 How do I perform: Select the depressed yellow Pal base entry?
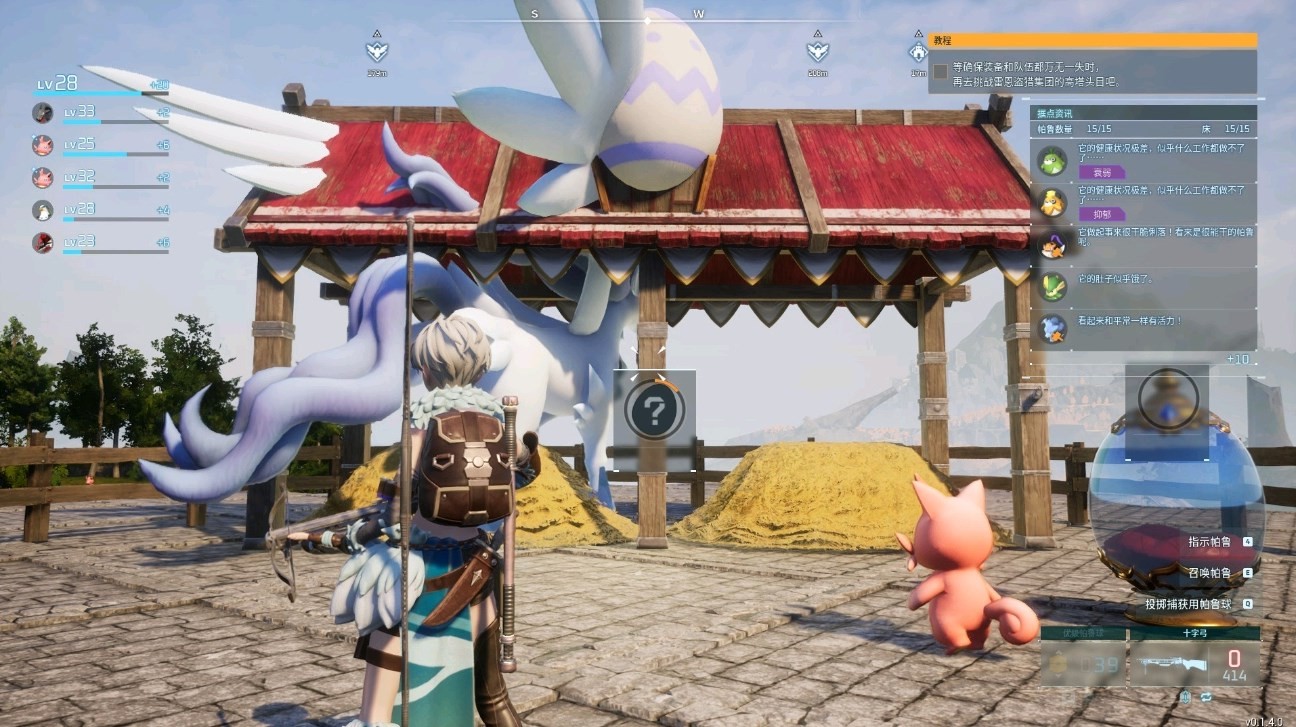pos(1052,203)
